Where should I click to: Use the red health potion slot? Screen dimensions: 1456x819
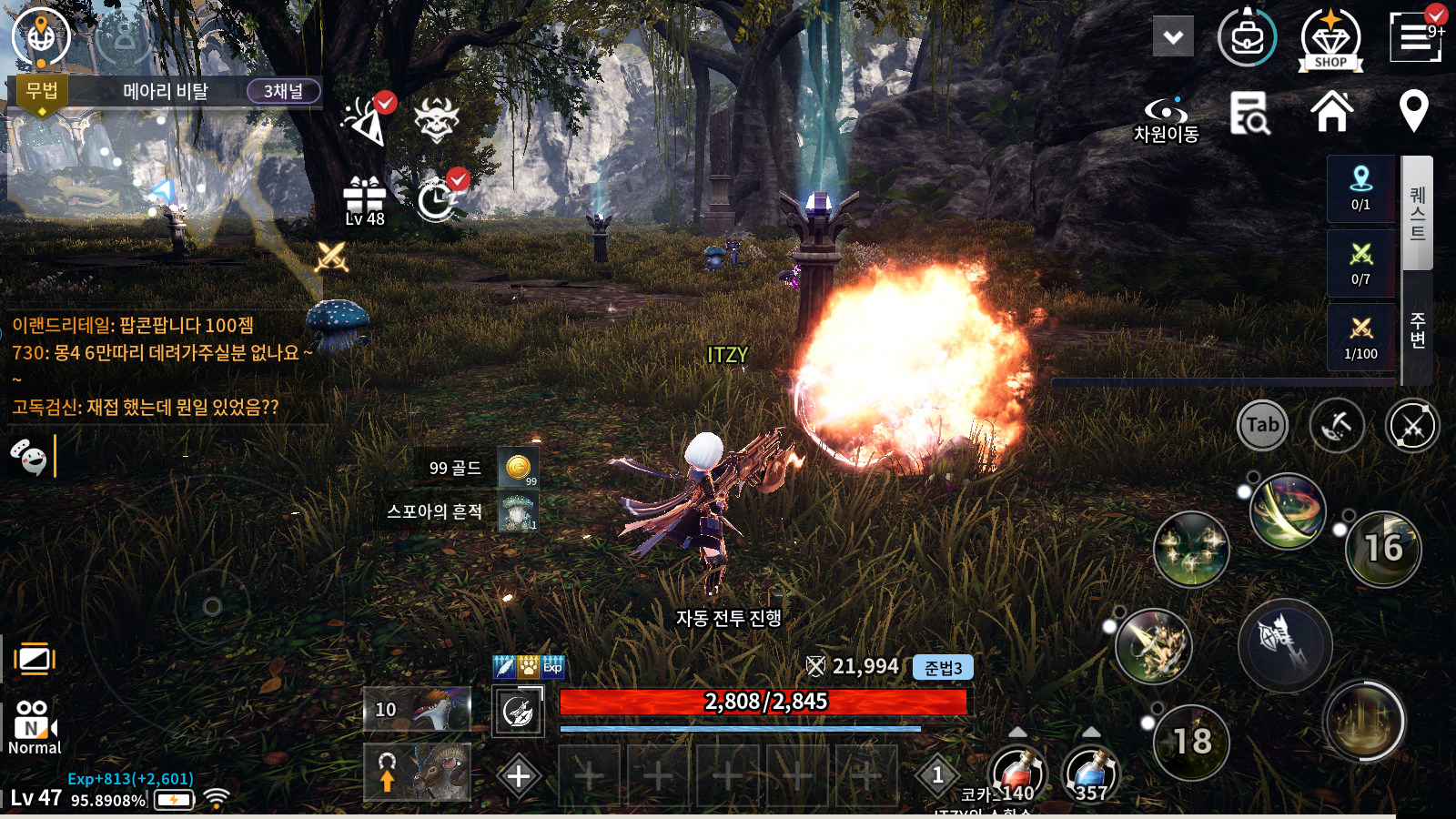pos(1017,774)
